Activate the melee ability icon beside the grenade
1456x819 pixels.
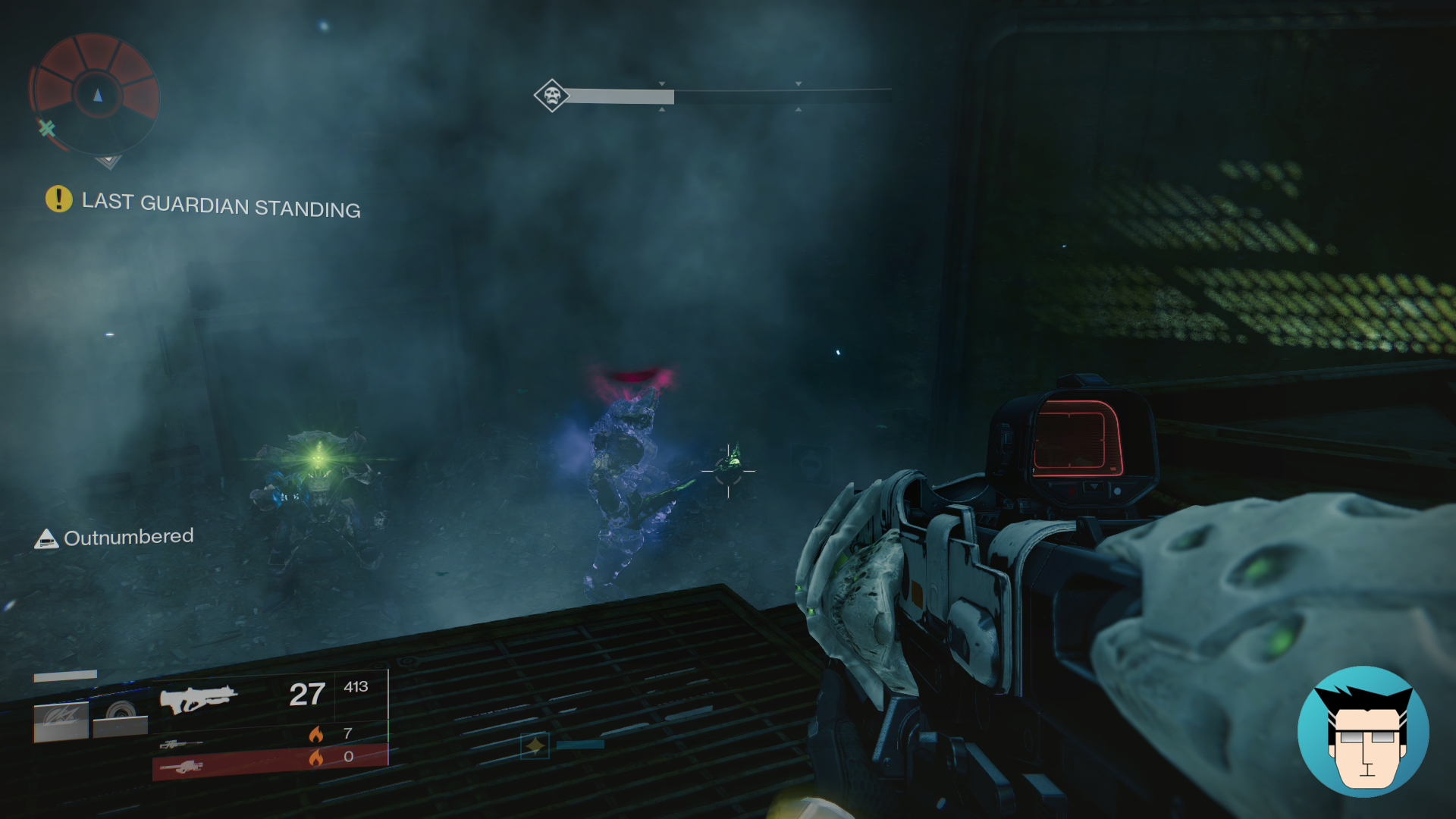point(120,717)
